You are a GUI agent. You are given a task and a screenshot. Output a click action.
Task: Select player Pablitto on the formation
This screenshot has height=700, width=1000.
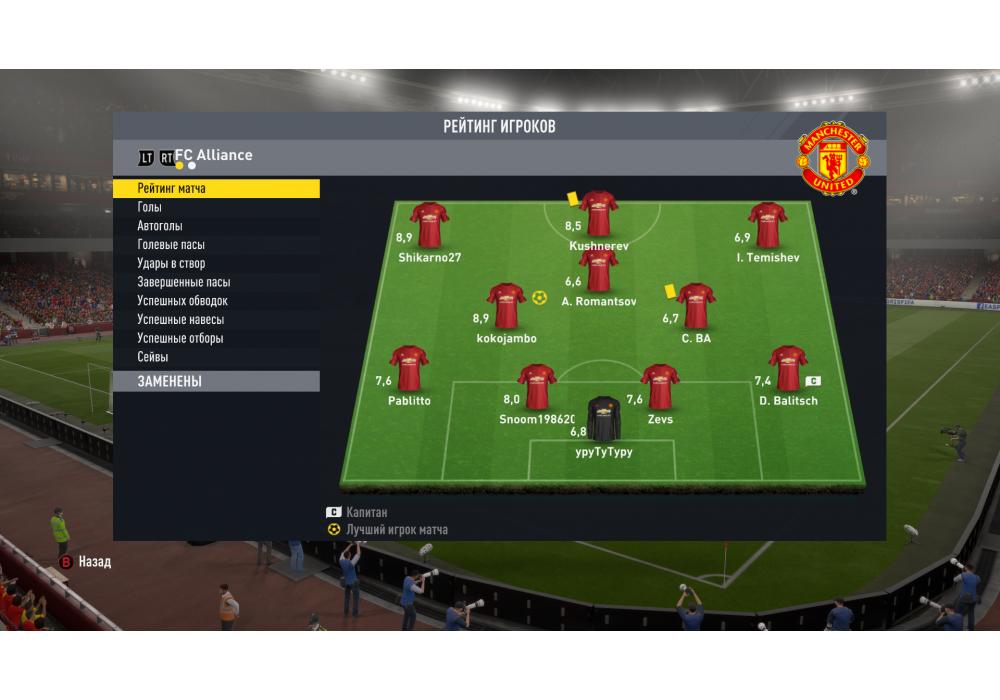point(409,368)
